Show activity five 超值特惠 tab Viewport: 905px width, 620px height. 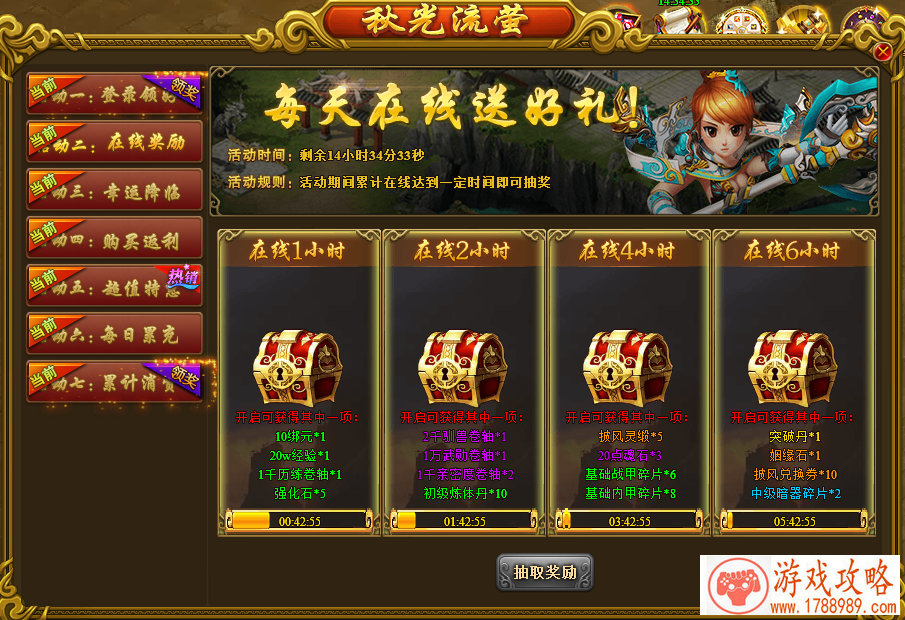[x=115, y=285]
